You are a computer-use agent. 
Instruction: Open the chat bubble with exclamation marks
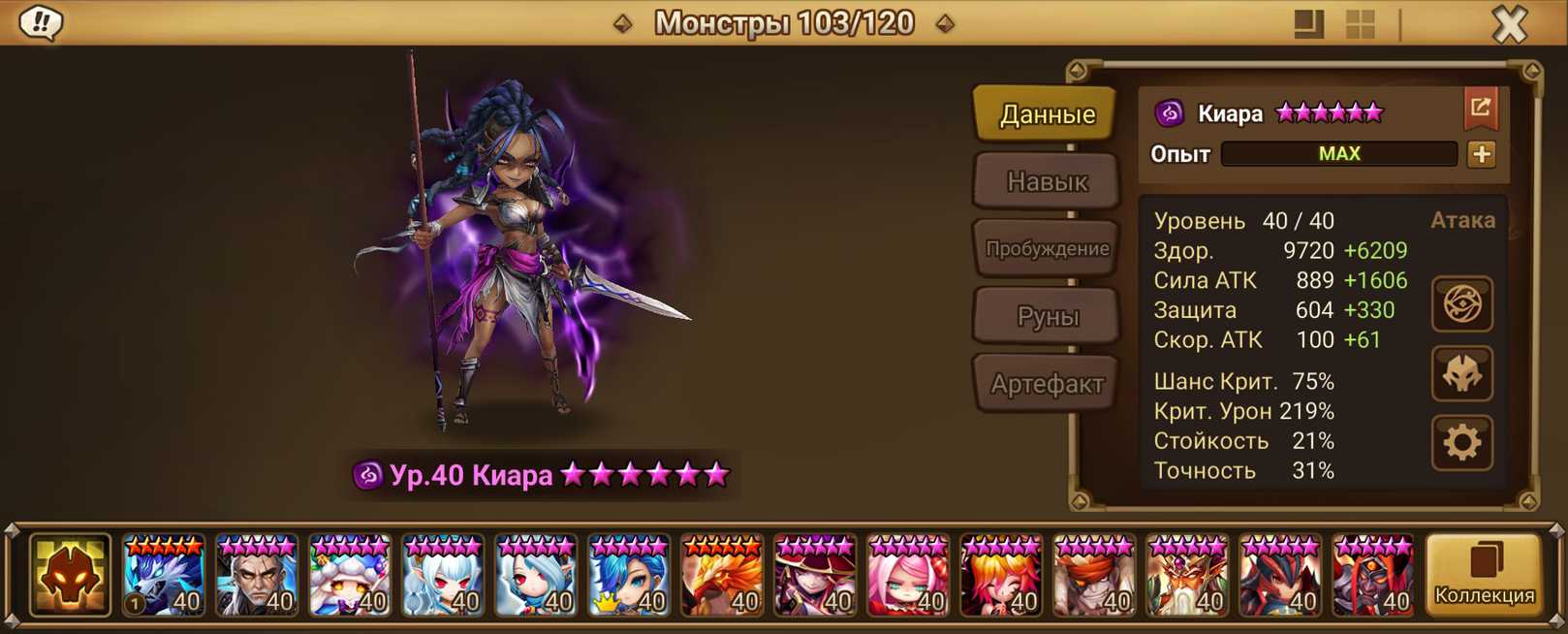41,22
